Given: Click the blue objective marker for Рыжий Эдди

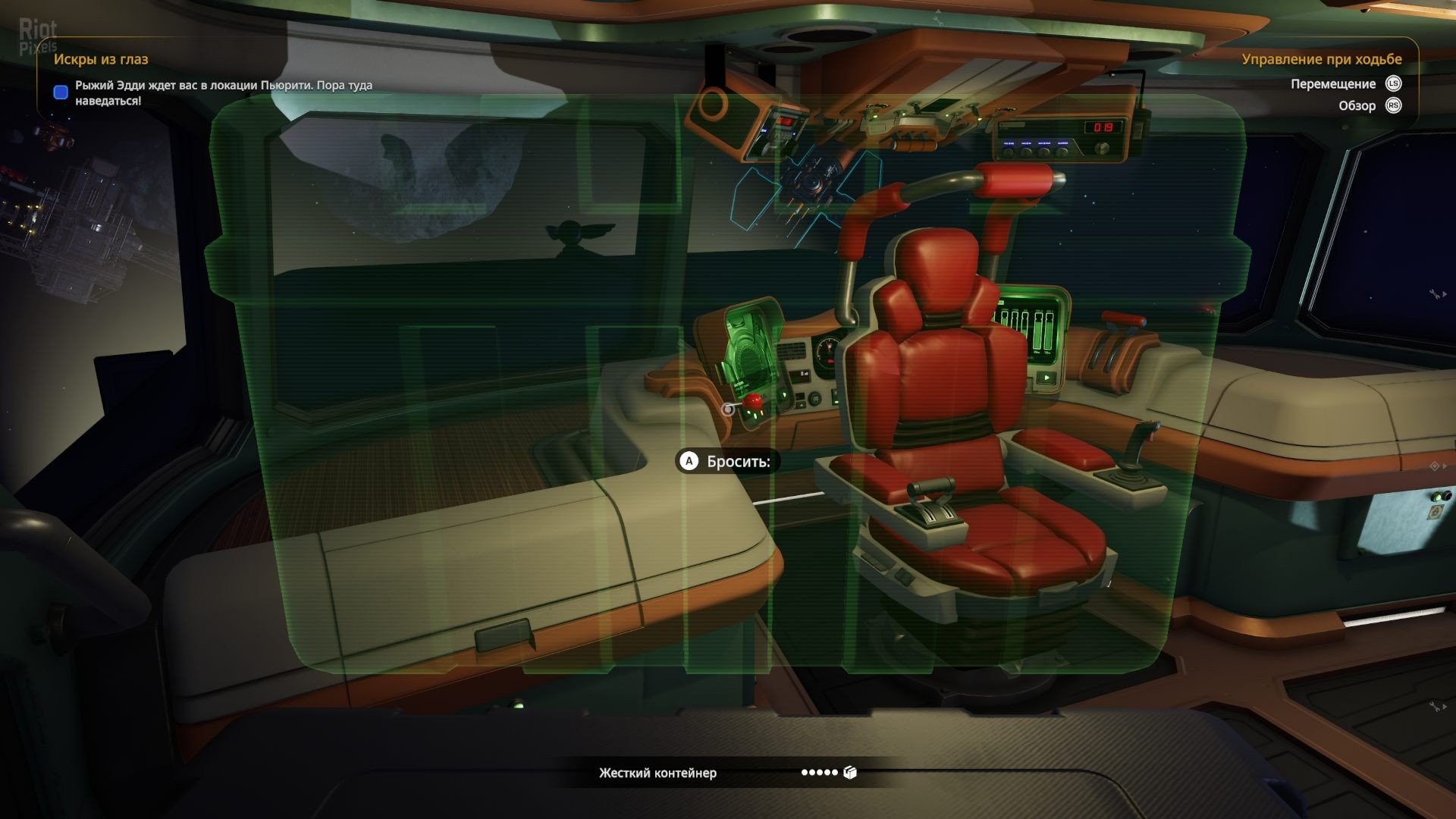Looking at the screenshot, I should pyautogui.click(x=61, y=93).
